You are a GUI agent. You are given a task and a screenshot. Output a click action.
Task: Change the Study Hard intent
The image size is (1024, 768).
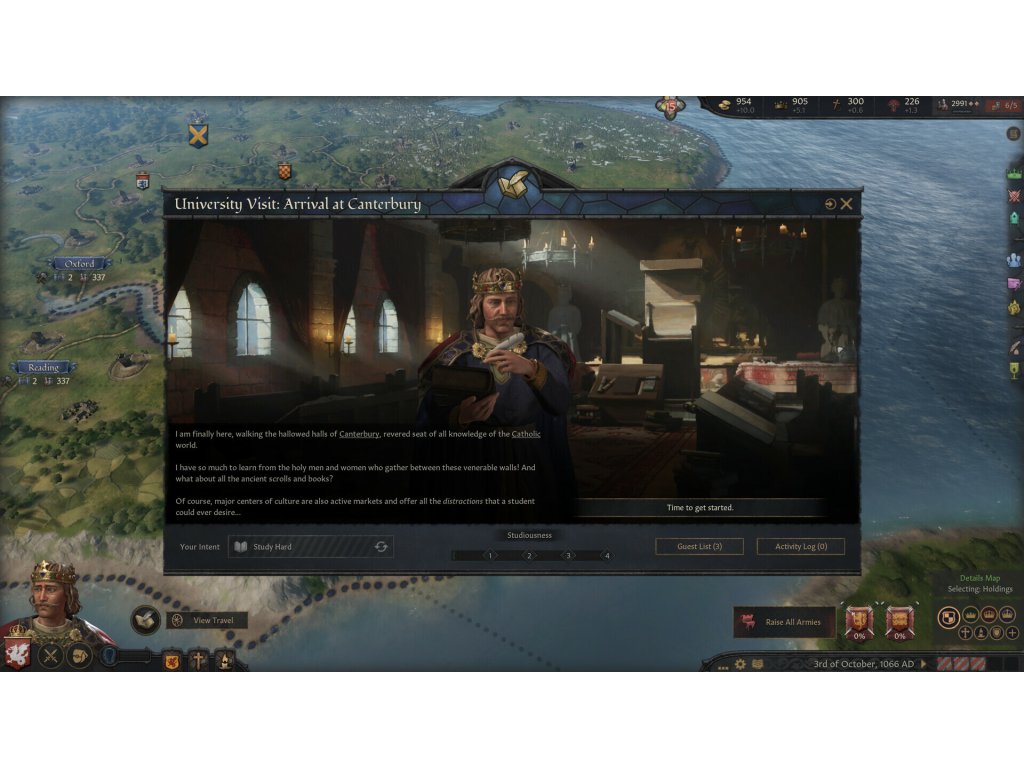pos(380,547)
